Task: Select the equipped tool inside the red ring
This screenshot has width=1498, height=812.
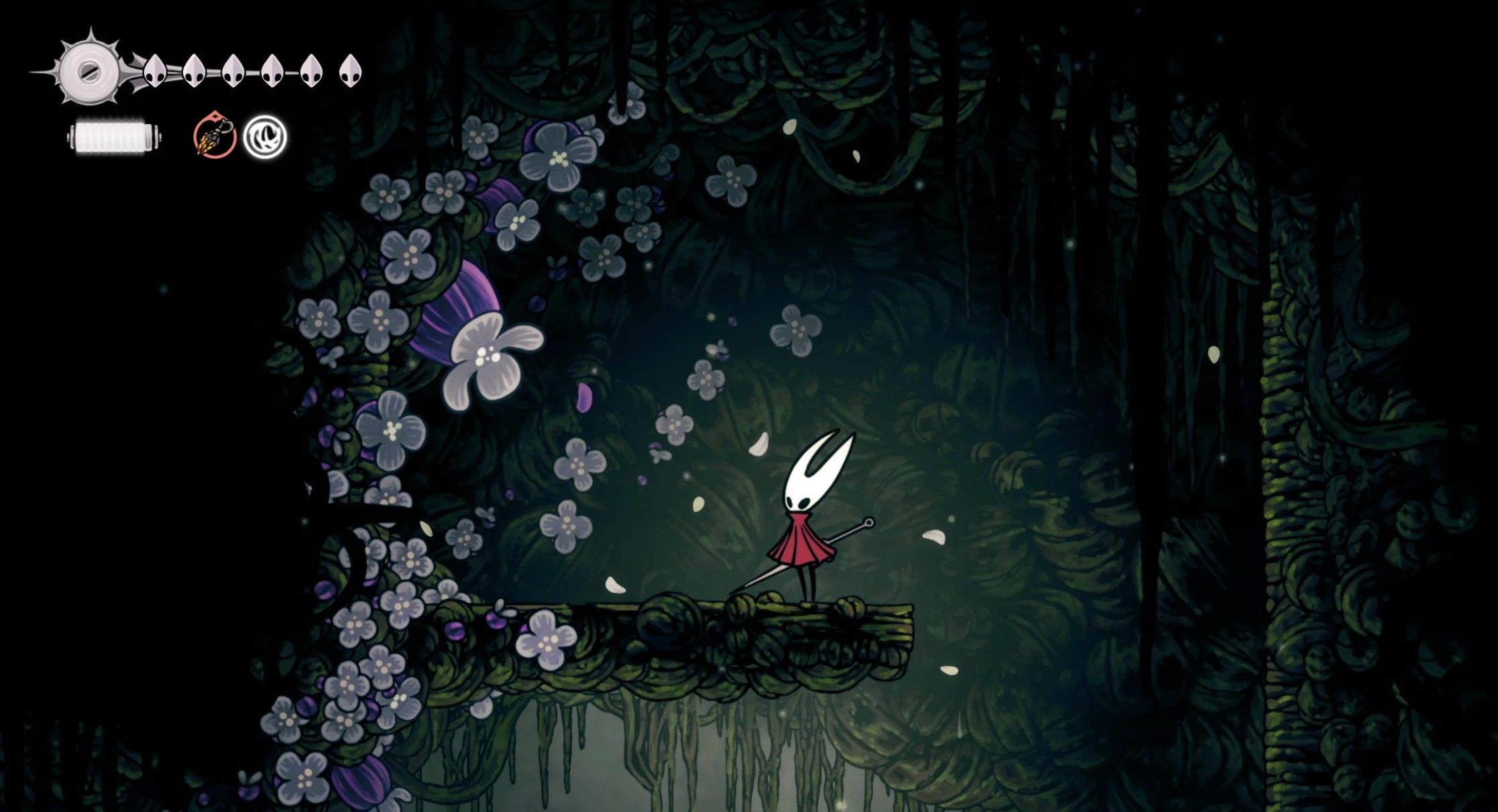Action: 215,137
